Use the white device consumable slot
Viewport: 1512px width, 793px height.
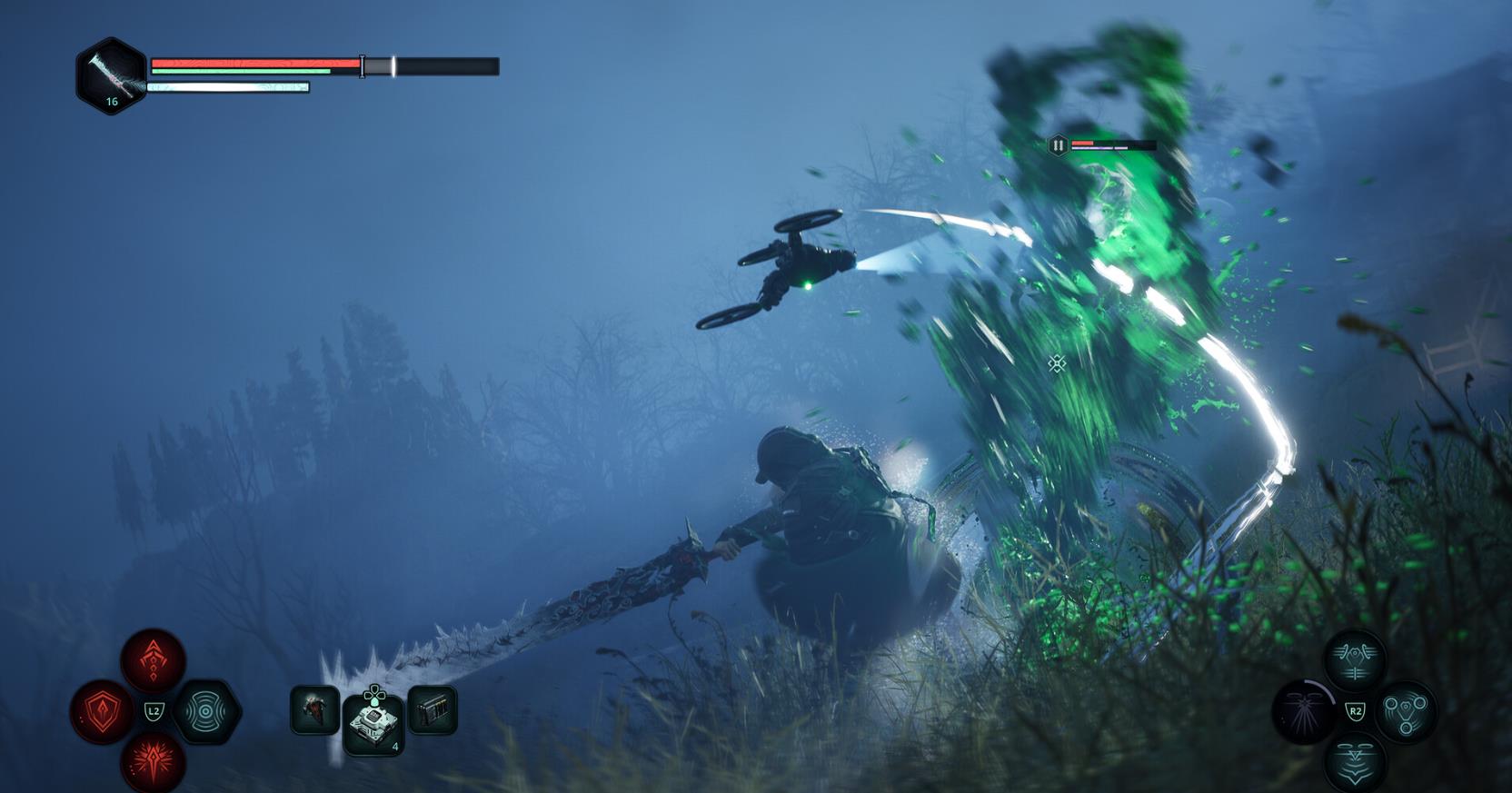(373, 724)
